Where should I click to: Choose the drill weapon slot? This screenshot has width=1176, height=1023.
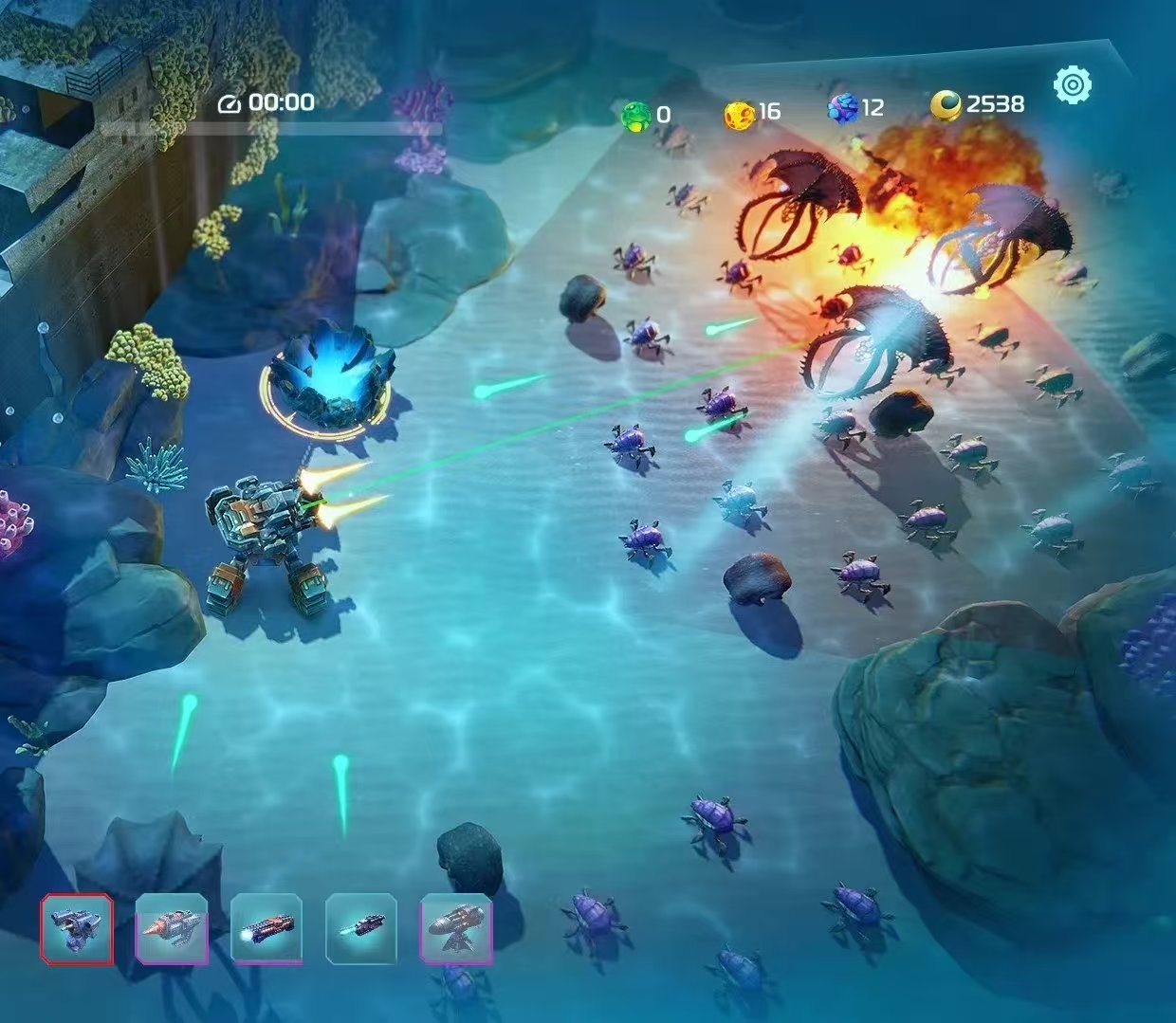click(172, 929)
